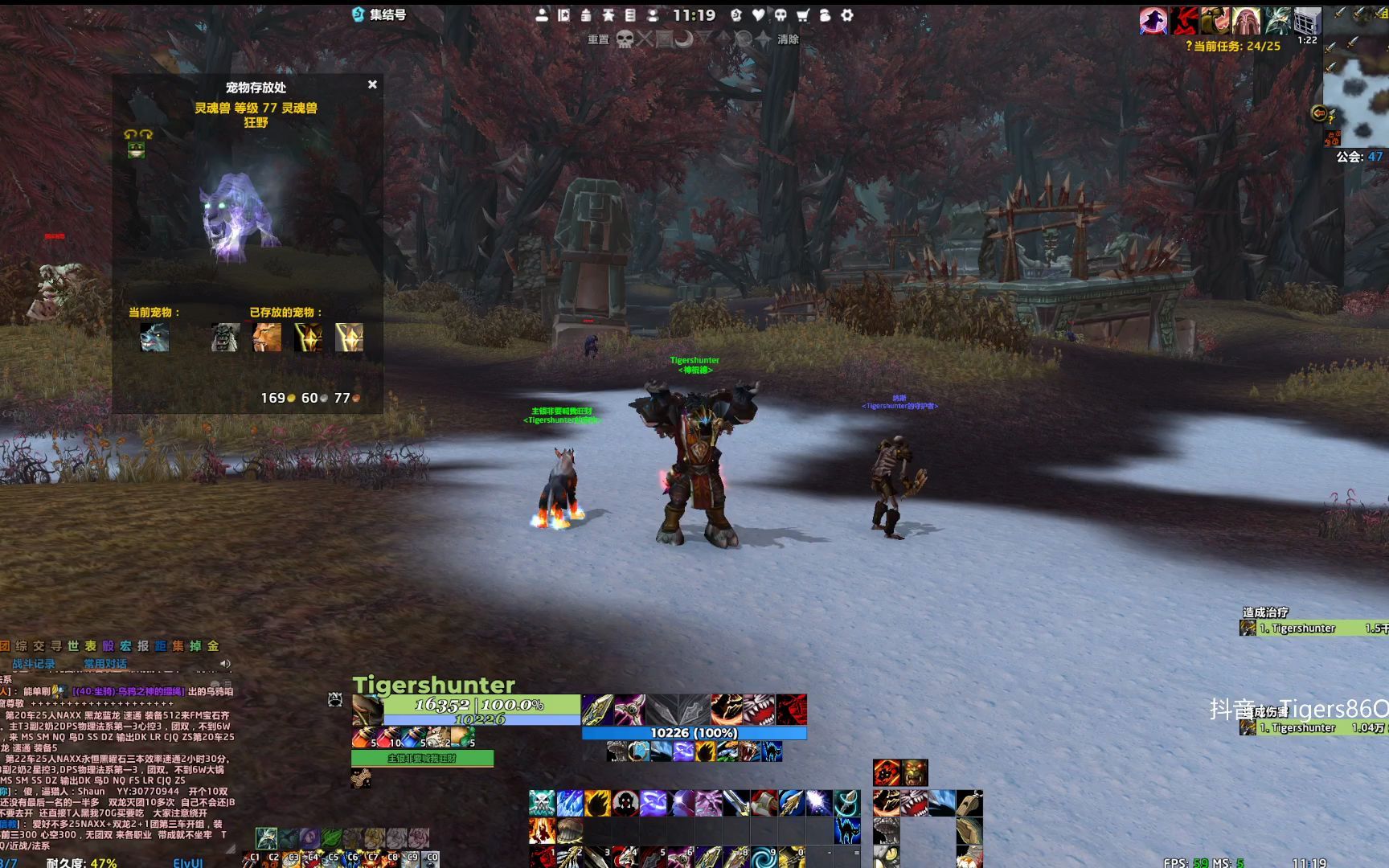Select the current wolf pet portrait

154,338
